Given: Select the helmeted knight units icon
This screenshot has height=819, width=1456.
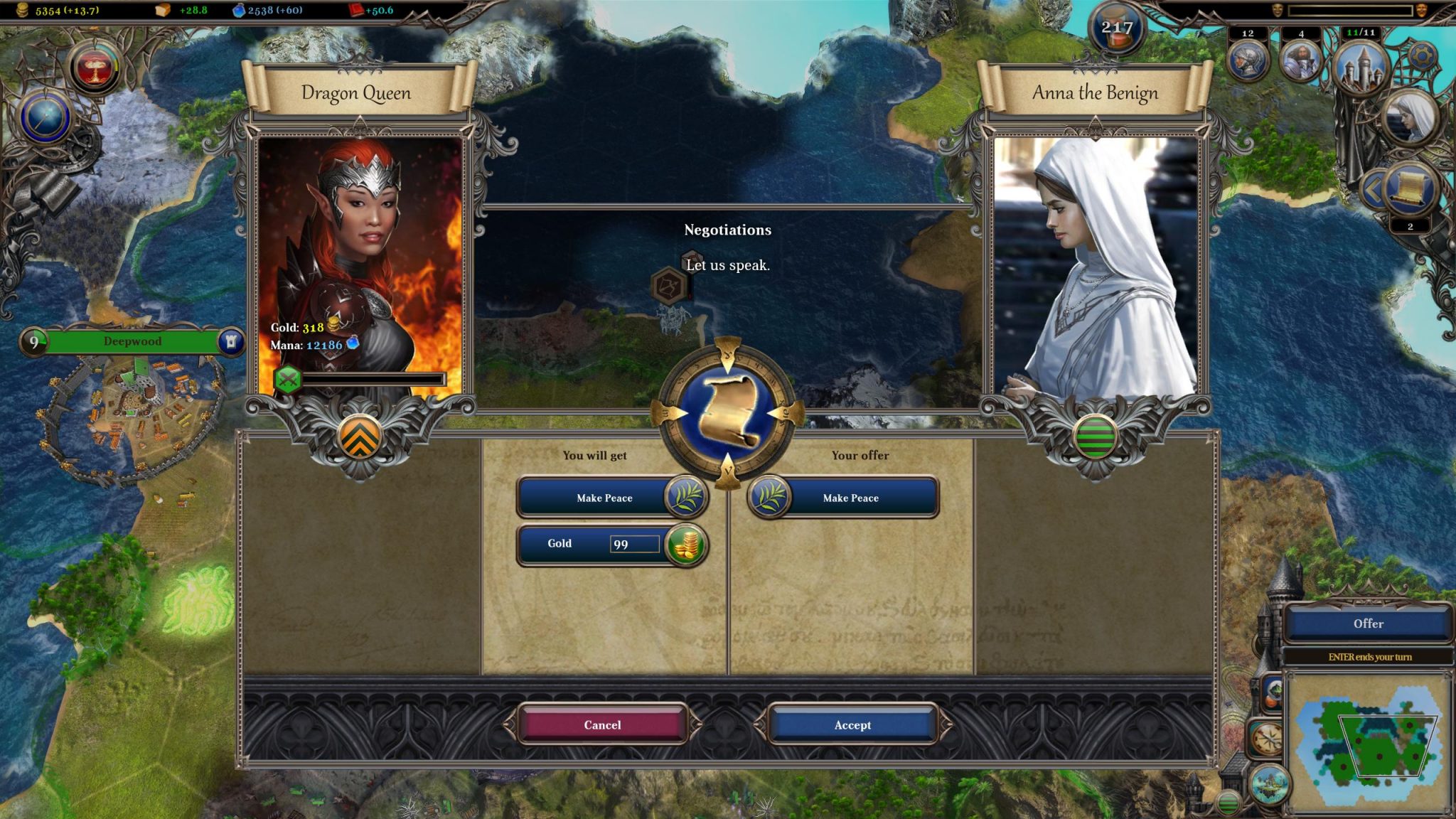Looking at the screenshot, I should (1248, 62).
